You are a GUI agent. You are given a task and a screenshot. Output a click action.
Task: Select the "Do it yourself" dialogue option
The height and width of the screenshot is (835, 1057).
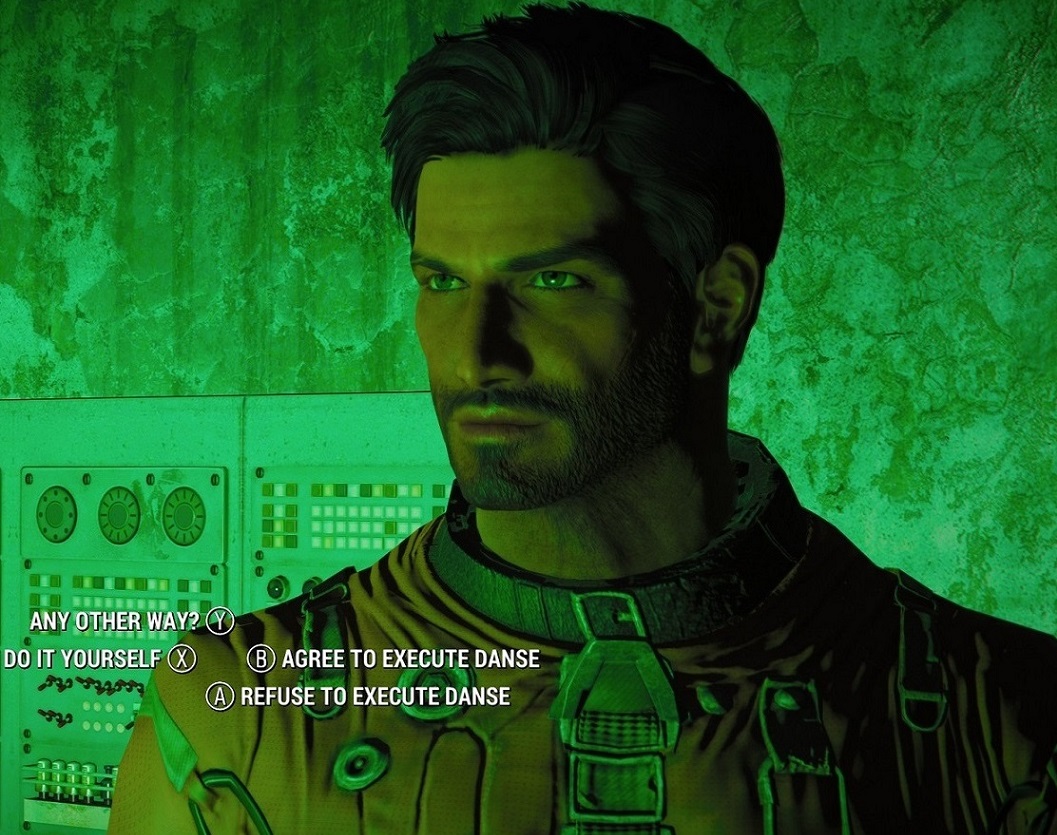(83, 658)
